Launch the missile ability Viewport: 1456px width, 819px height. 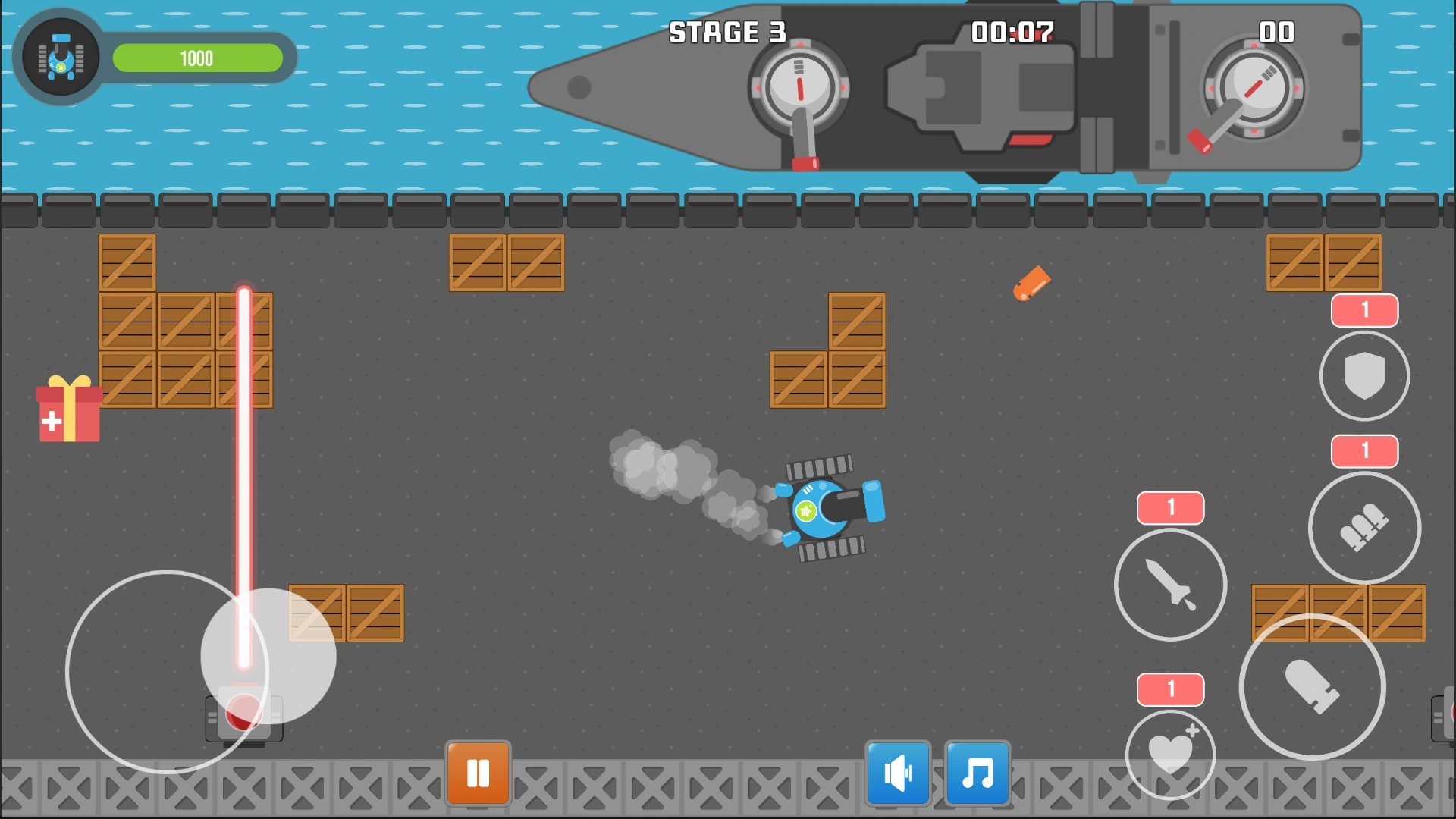click(1170, 584)
